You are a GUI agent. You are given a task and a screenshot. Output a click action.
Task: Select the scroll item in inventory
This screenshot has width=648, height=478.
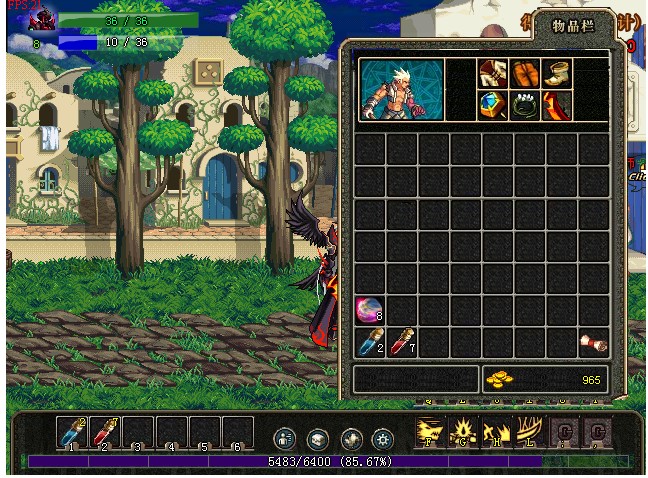click(593, 343)
